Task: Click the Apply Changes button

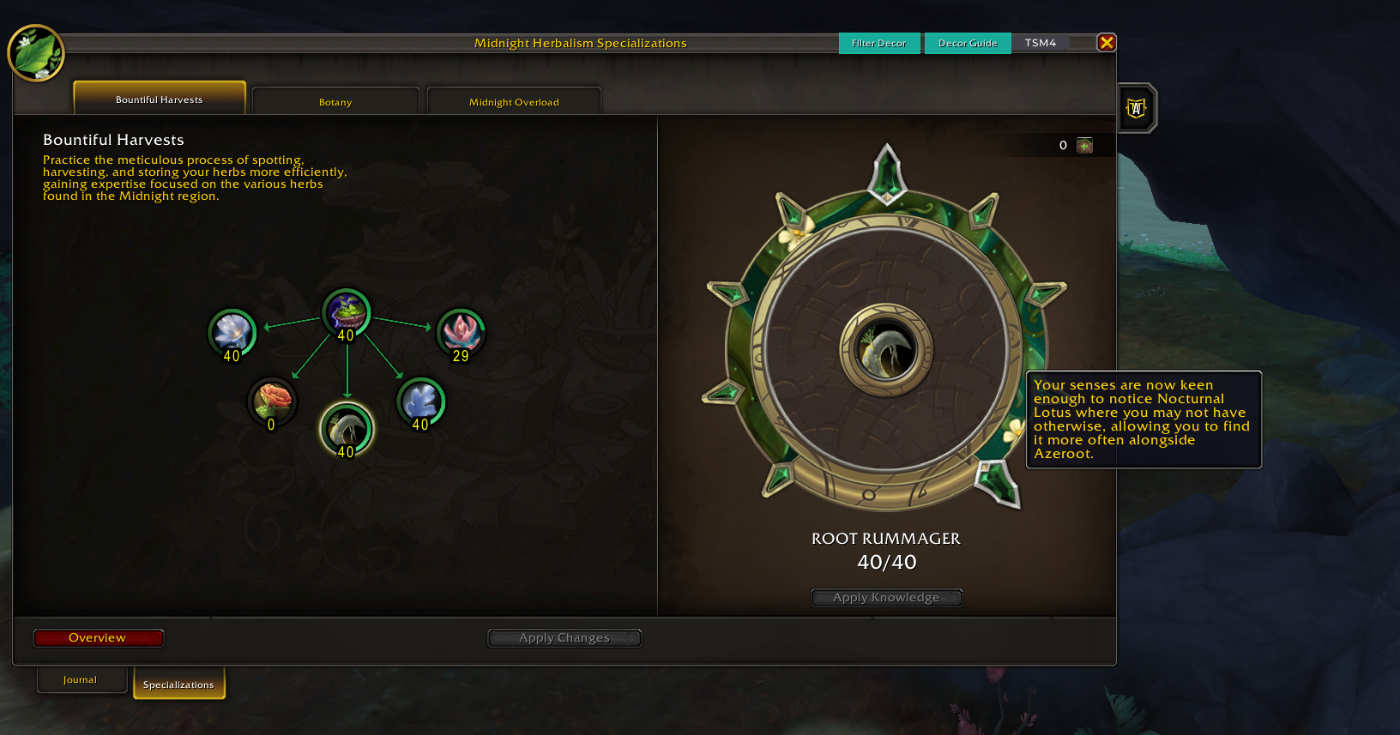Action: click(564, 638)
